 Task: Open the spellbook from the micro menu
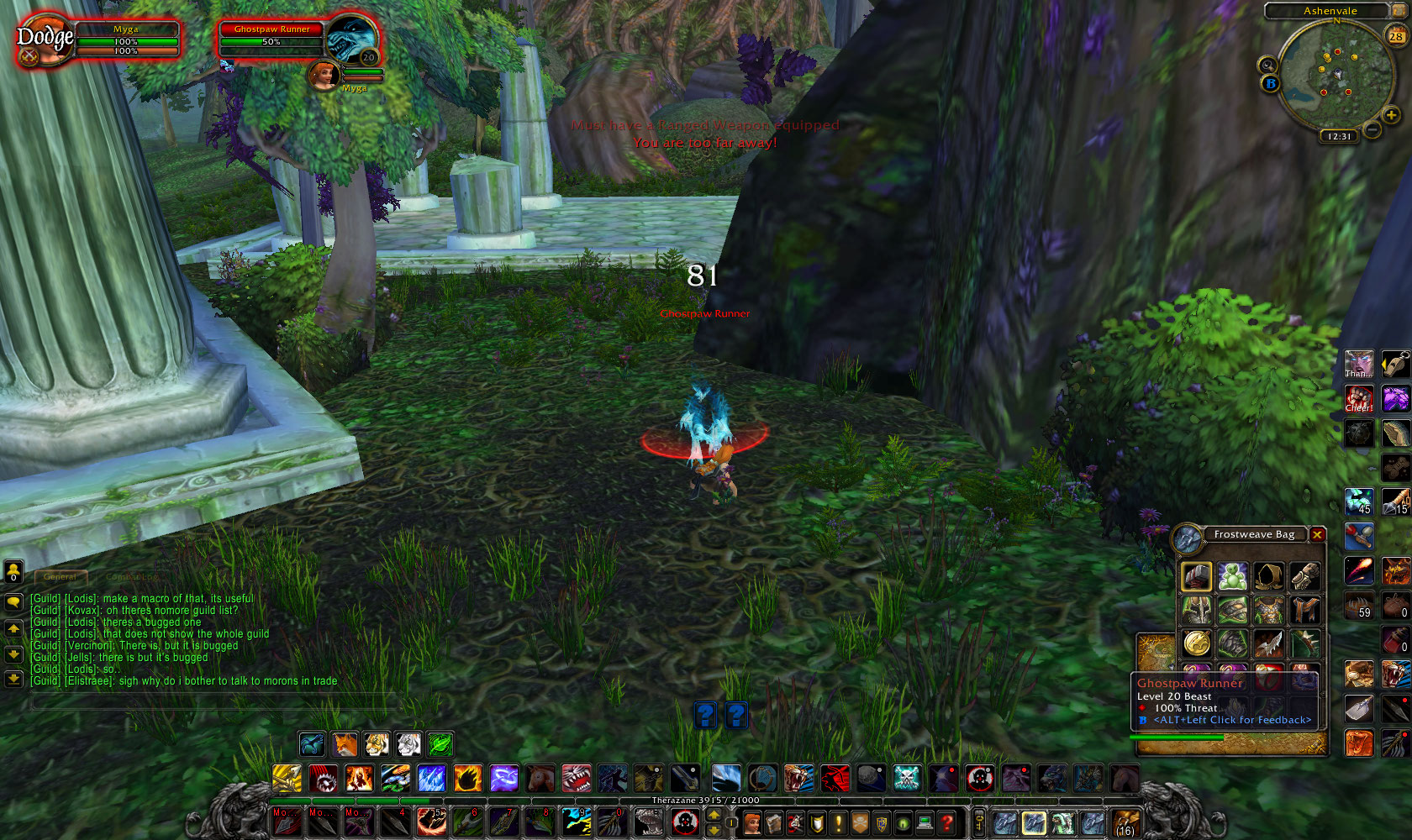[x=772, y=823]
